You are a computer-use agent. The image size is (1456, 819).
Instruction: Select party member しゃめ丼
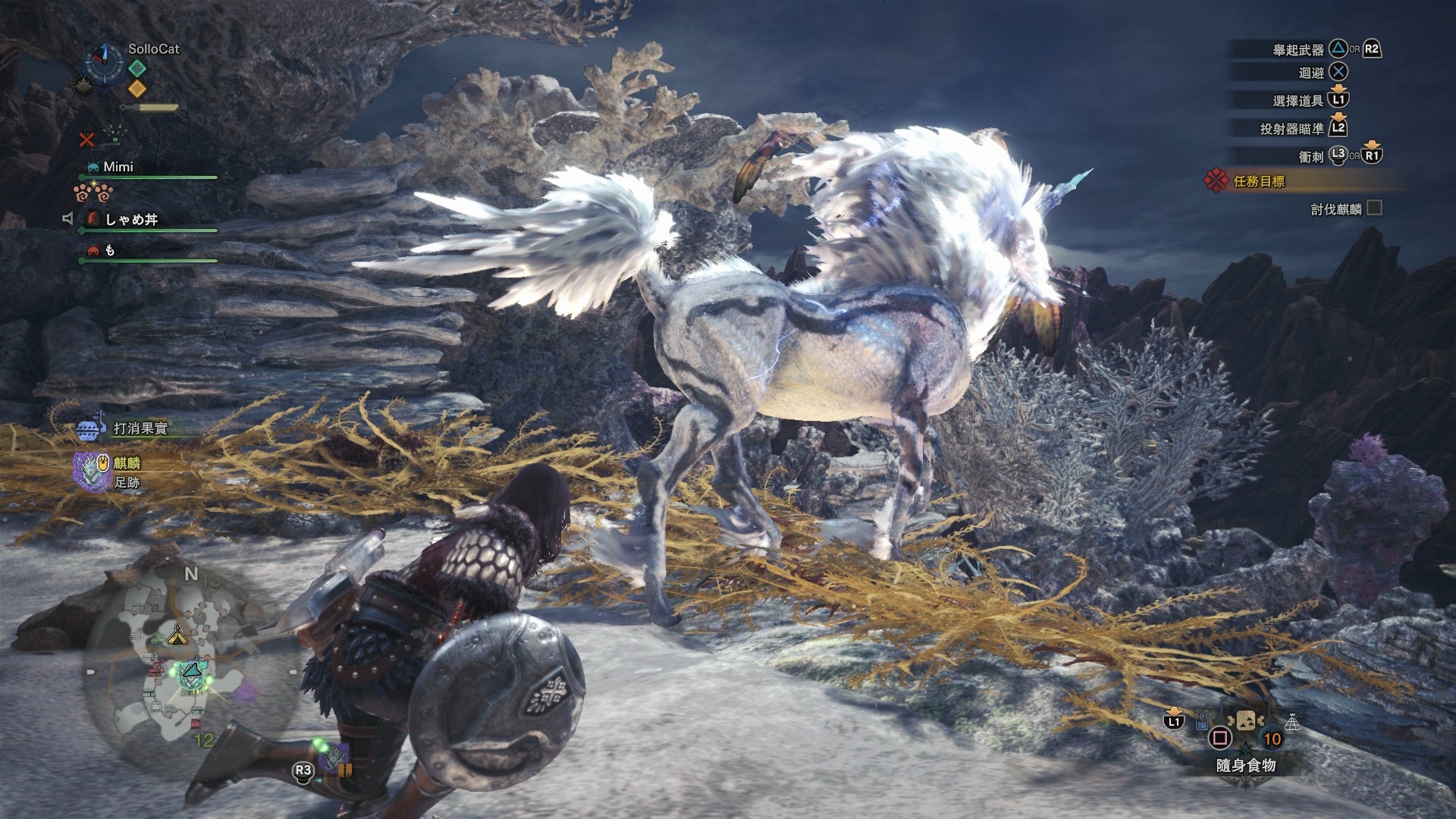tap(131, 219)
